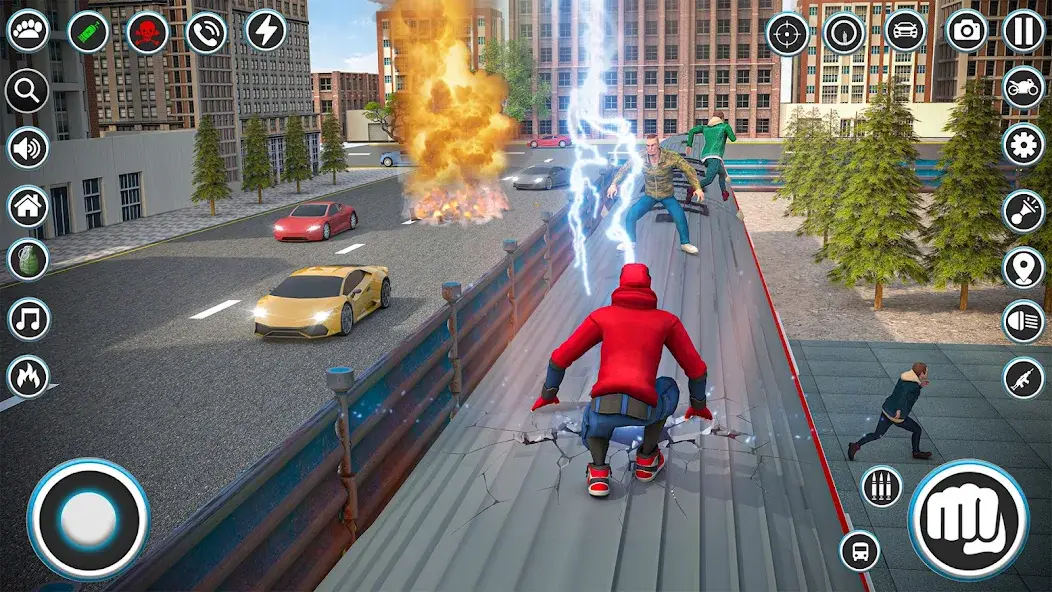Punch with the fist attack button
The width and height of the screenshot is (1052, 592).
(x=968, y=519)
